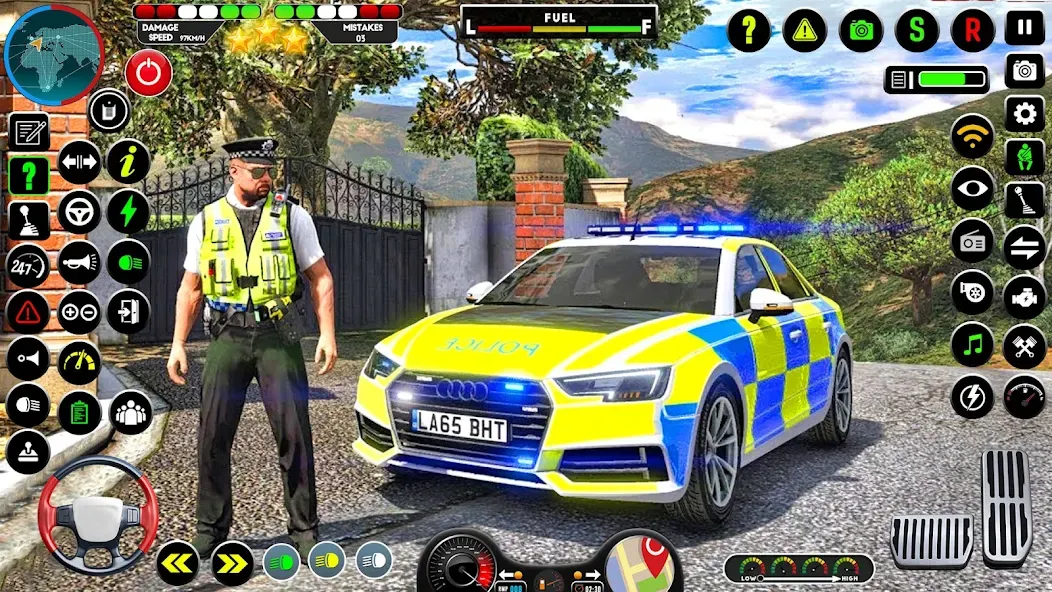This screenshot has height=592, width=1052.
Task: Tap the accelerator pedal
Action: pyautogui.click(x=1006, y=506)
